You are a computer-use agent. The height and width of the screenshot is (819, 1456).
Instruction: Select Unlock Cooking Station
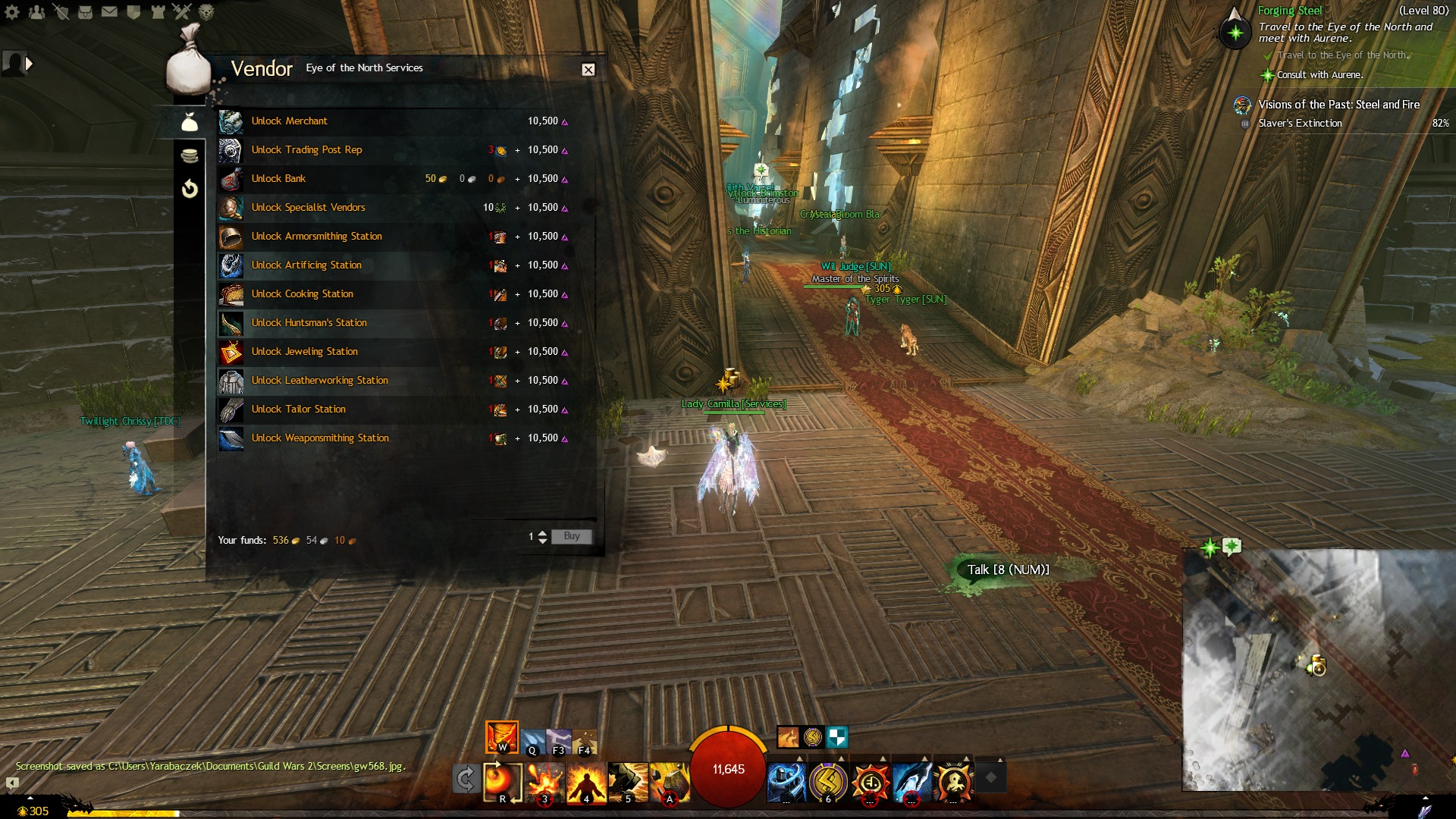[302, 294]
